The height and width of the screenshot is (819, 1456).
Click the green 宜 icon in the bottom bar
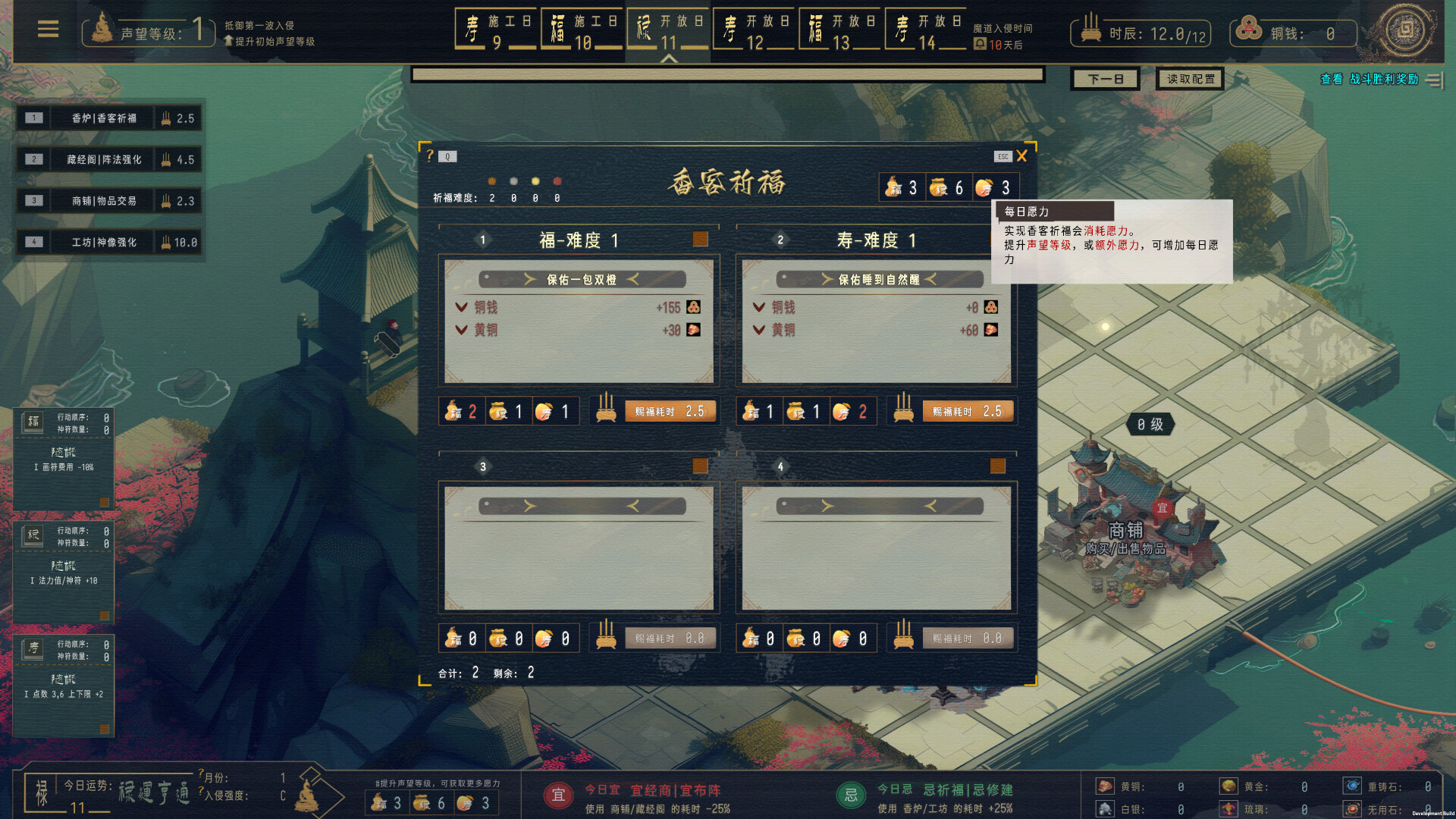(559, 797)
